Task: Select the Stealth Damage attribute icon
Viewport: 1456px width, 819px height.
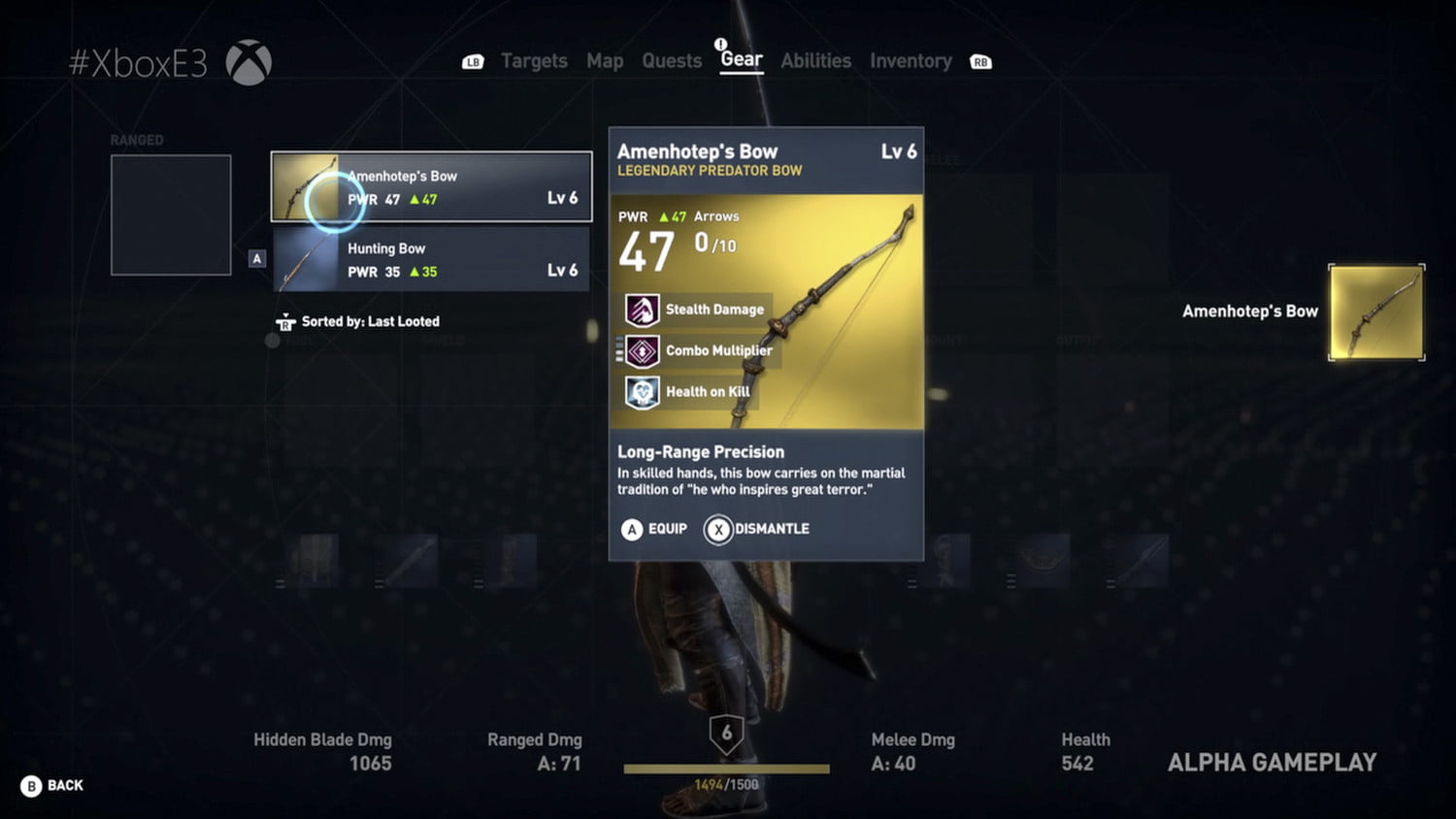Action: (641, 310)
